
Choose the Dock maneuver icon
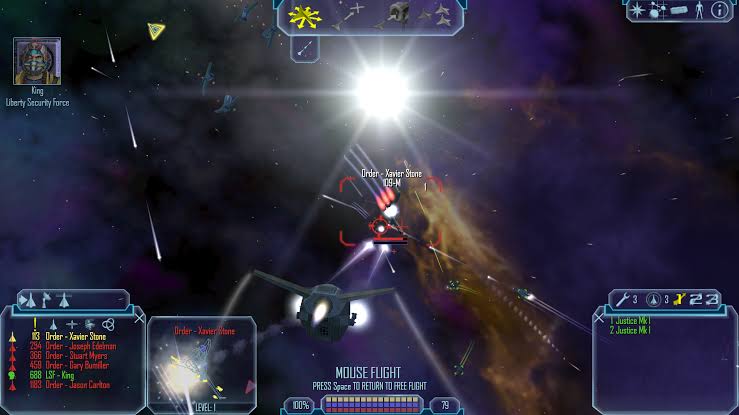click(398, 13)
